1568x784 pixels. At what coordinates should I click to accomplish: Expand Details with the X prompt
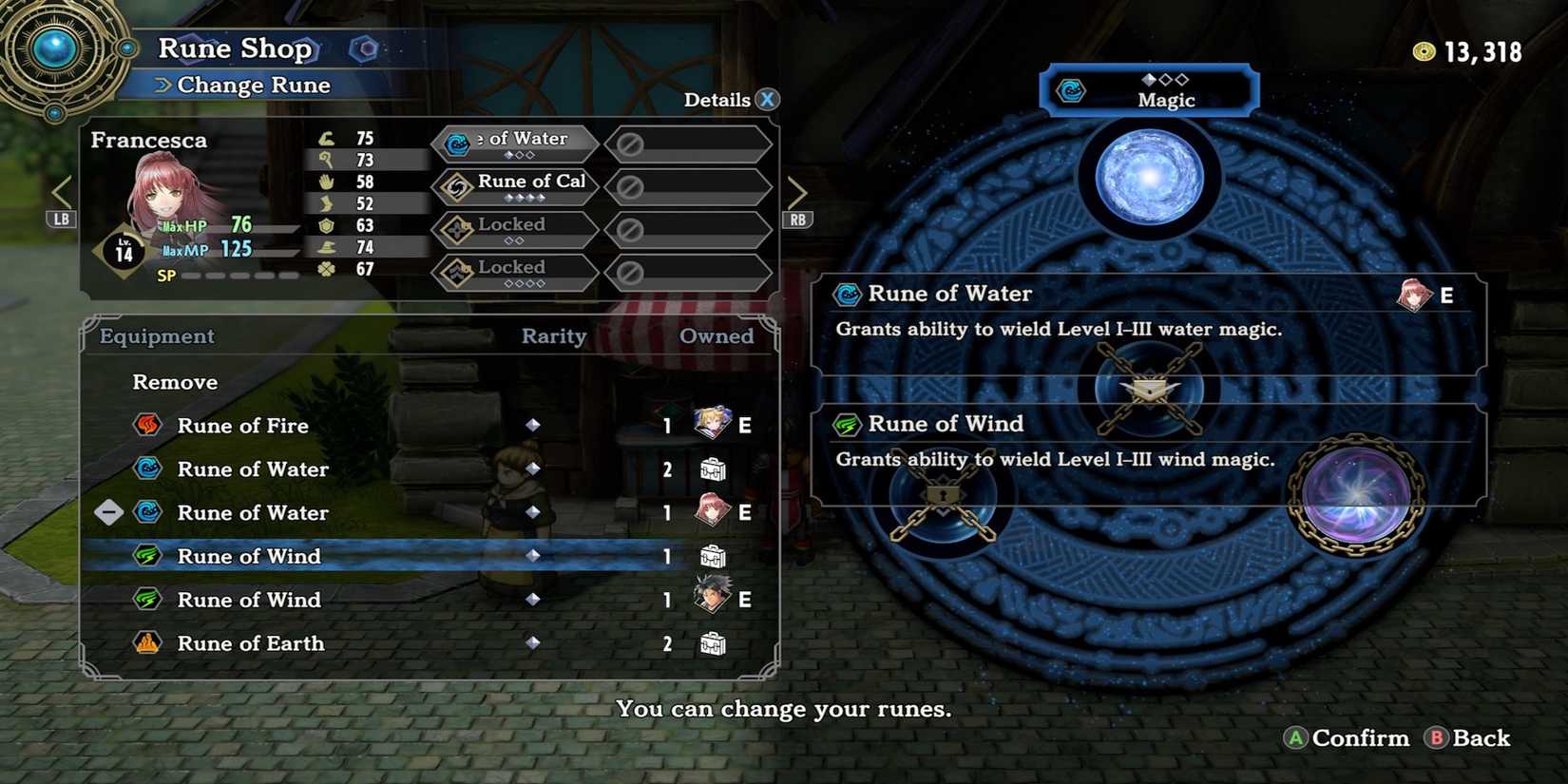[766, 99]
